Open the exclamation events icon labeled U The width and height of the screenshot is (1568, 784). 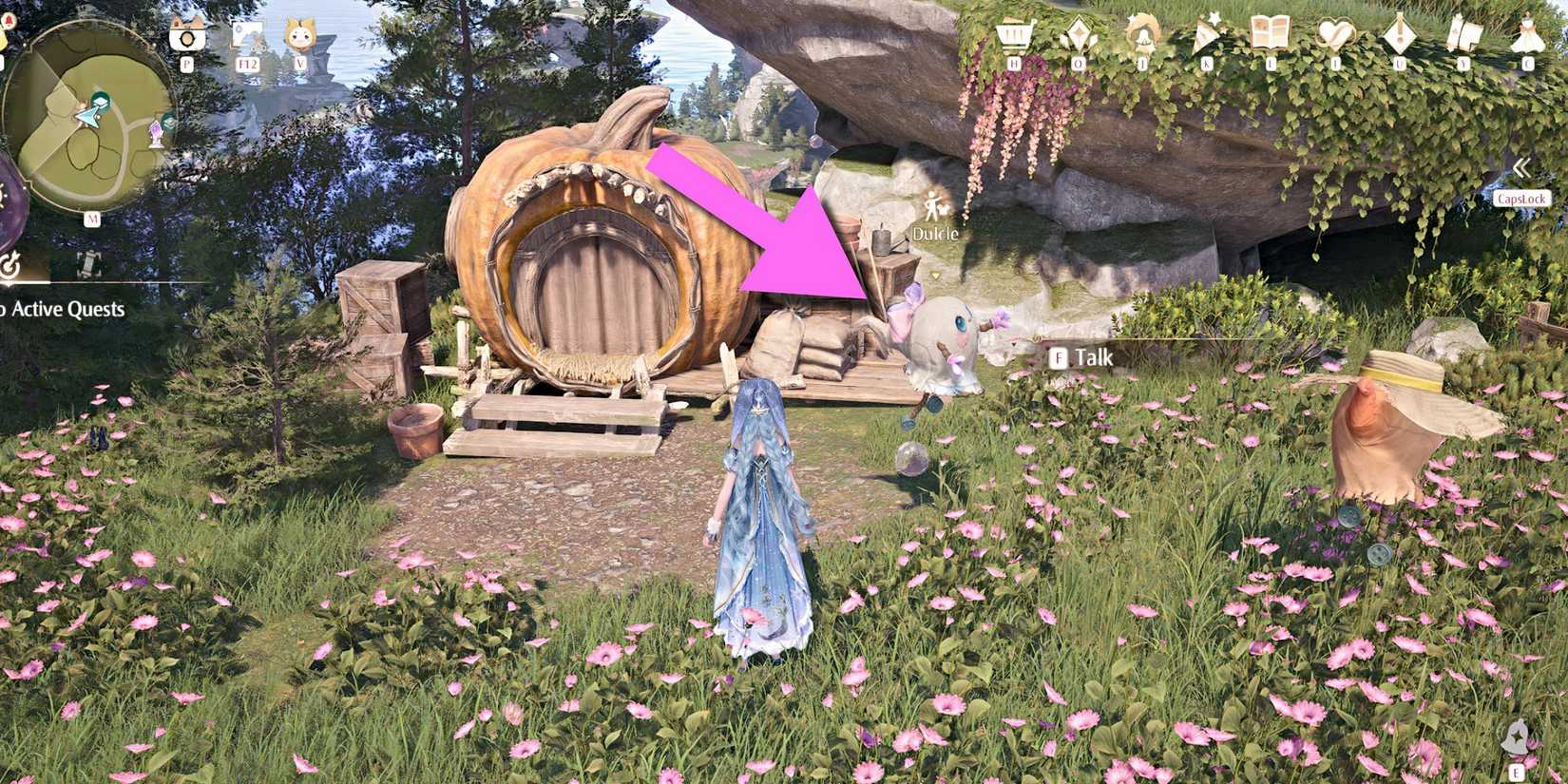(x=1401, y=35)
